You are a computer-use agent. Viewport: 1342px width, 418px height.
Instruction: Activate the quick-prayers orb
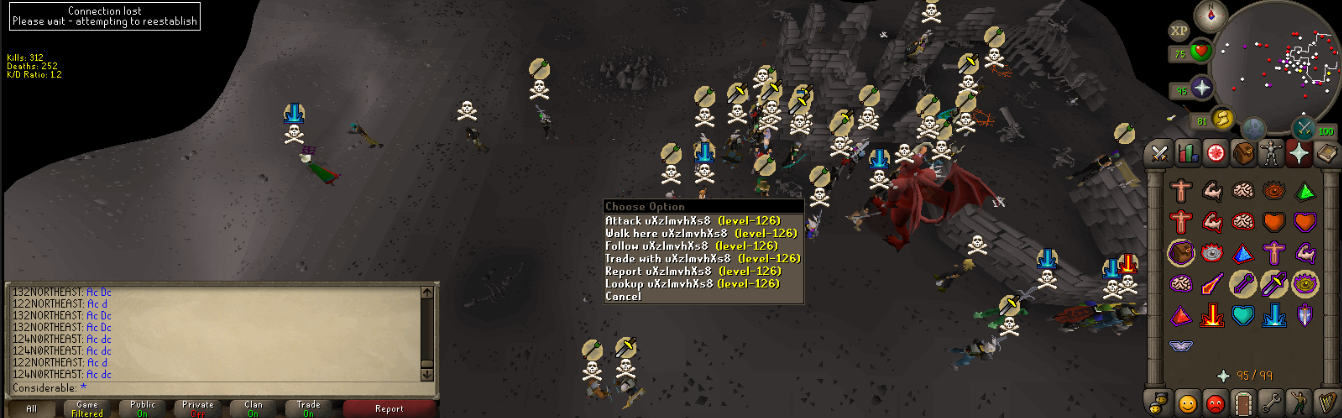[x=1199, y=90]
